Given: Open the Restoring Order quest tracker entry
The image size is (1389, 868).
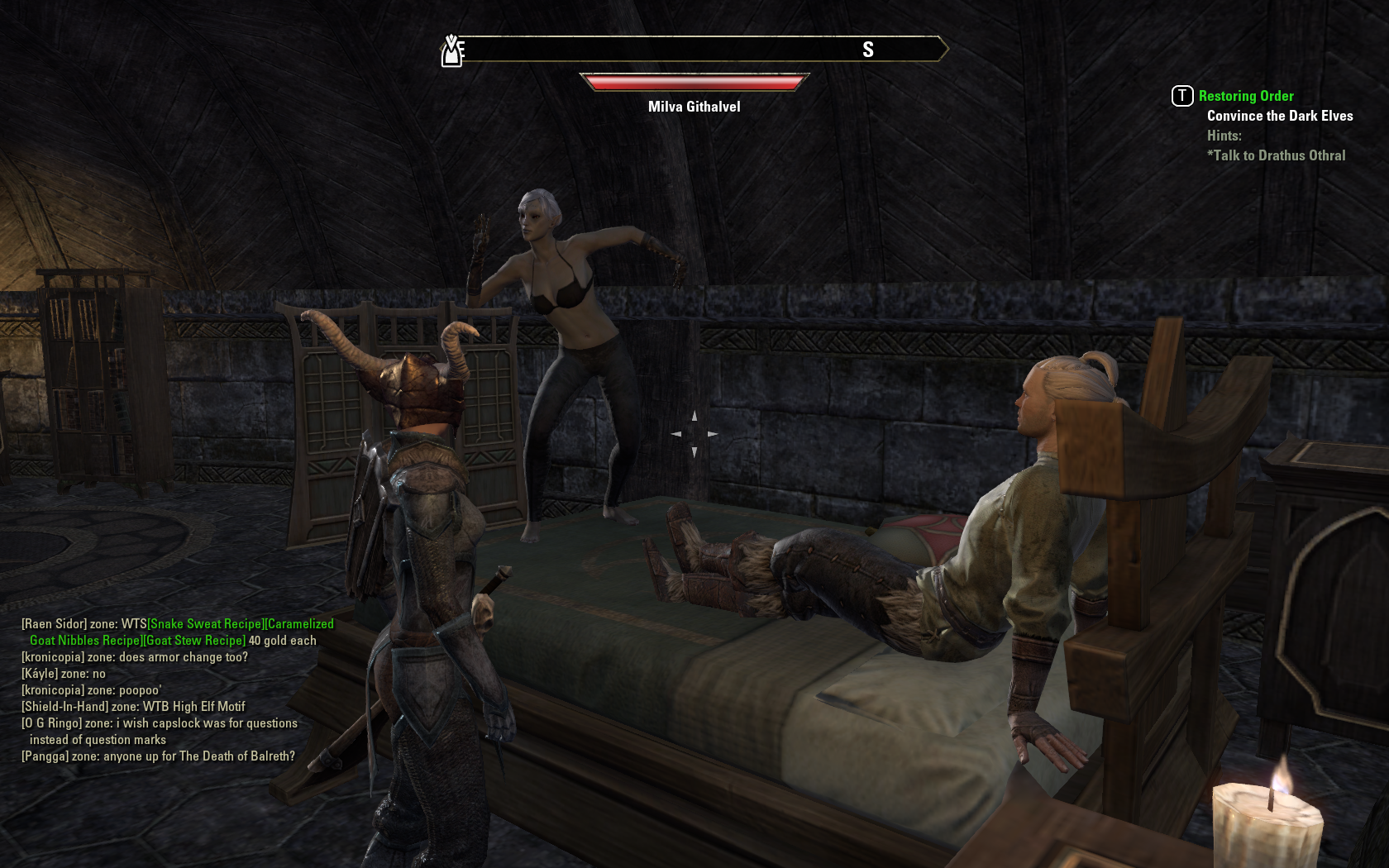Looking at the screenshot, I should click(1245, 96).
